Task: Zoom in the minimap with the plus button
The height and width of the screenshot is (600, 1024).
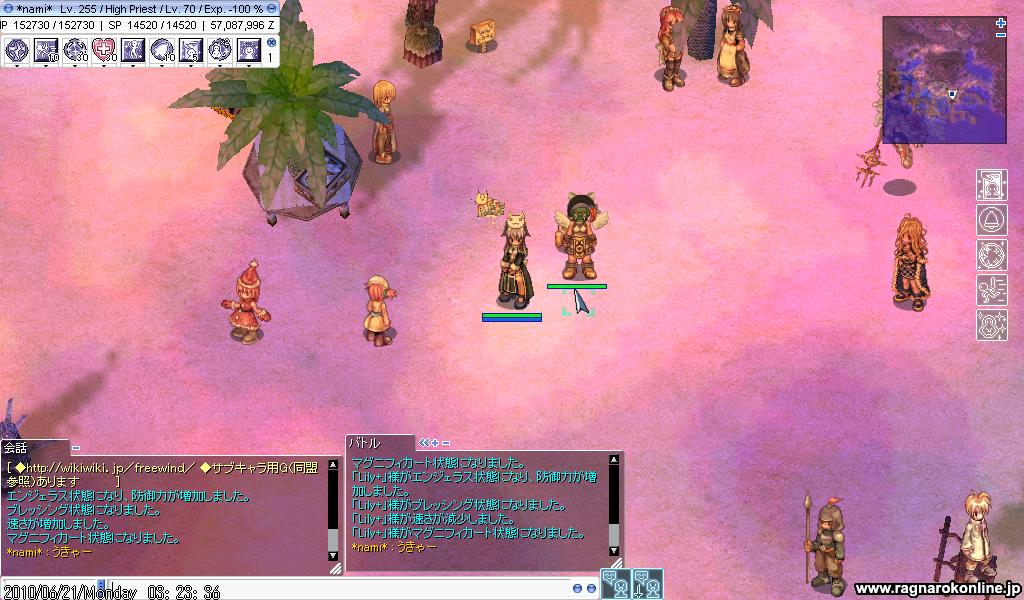Action: click(1001, 22)
